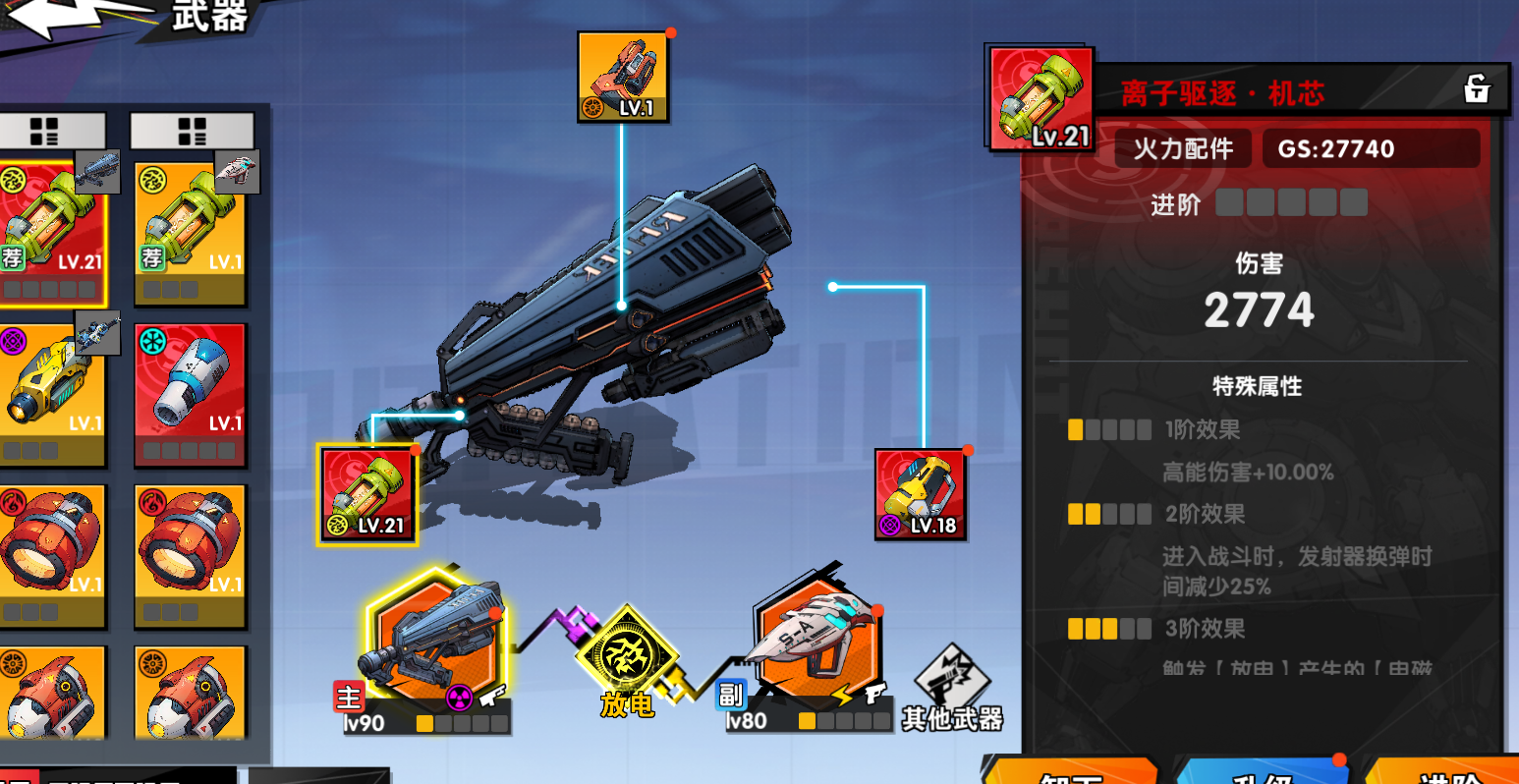Toggle grid view above the right weapon column
The height and width of the screenshot is (784, 1519).
tap(193, 129)
